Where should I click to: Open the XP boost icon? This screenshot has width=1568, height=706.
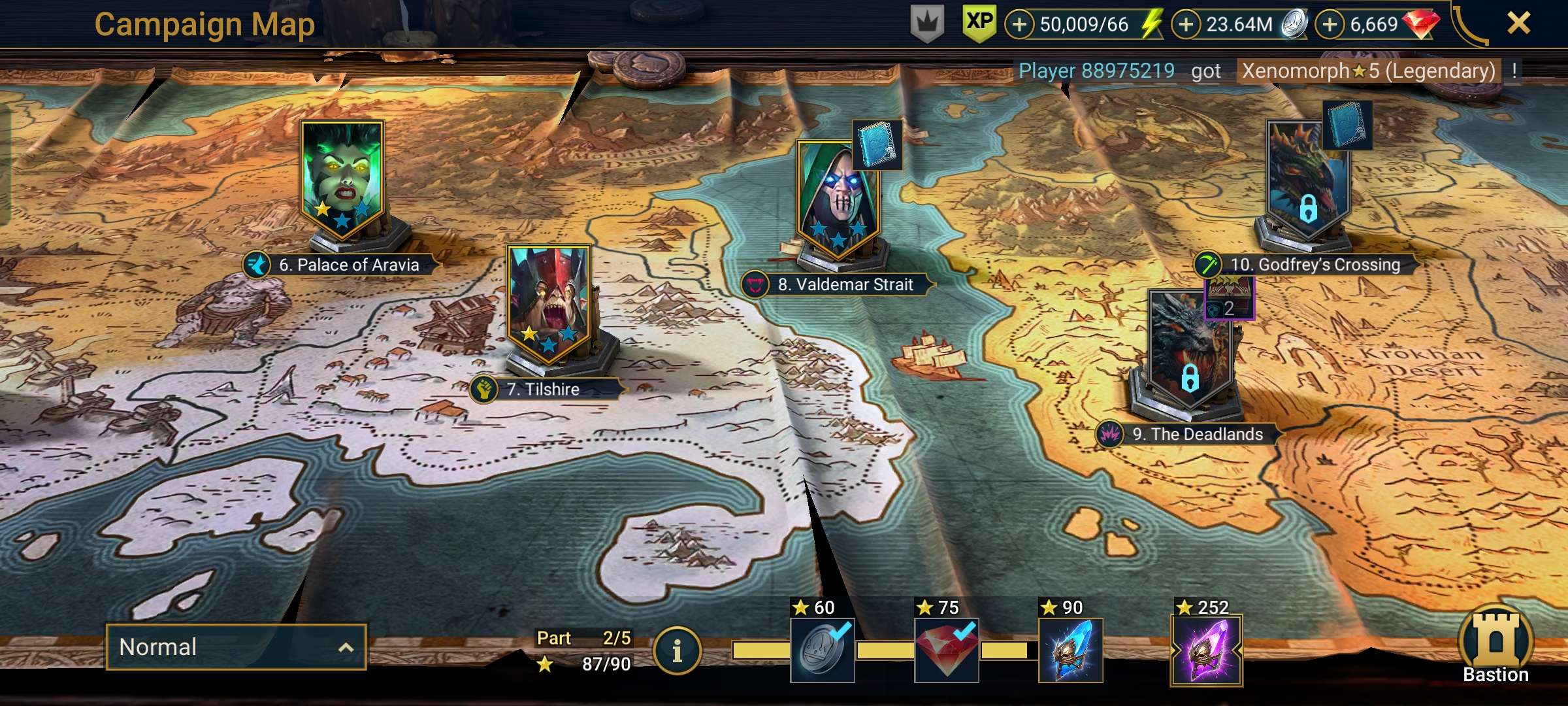979,24
